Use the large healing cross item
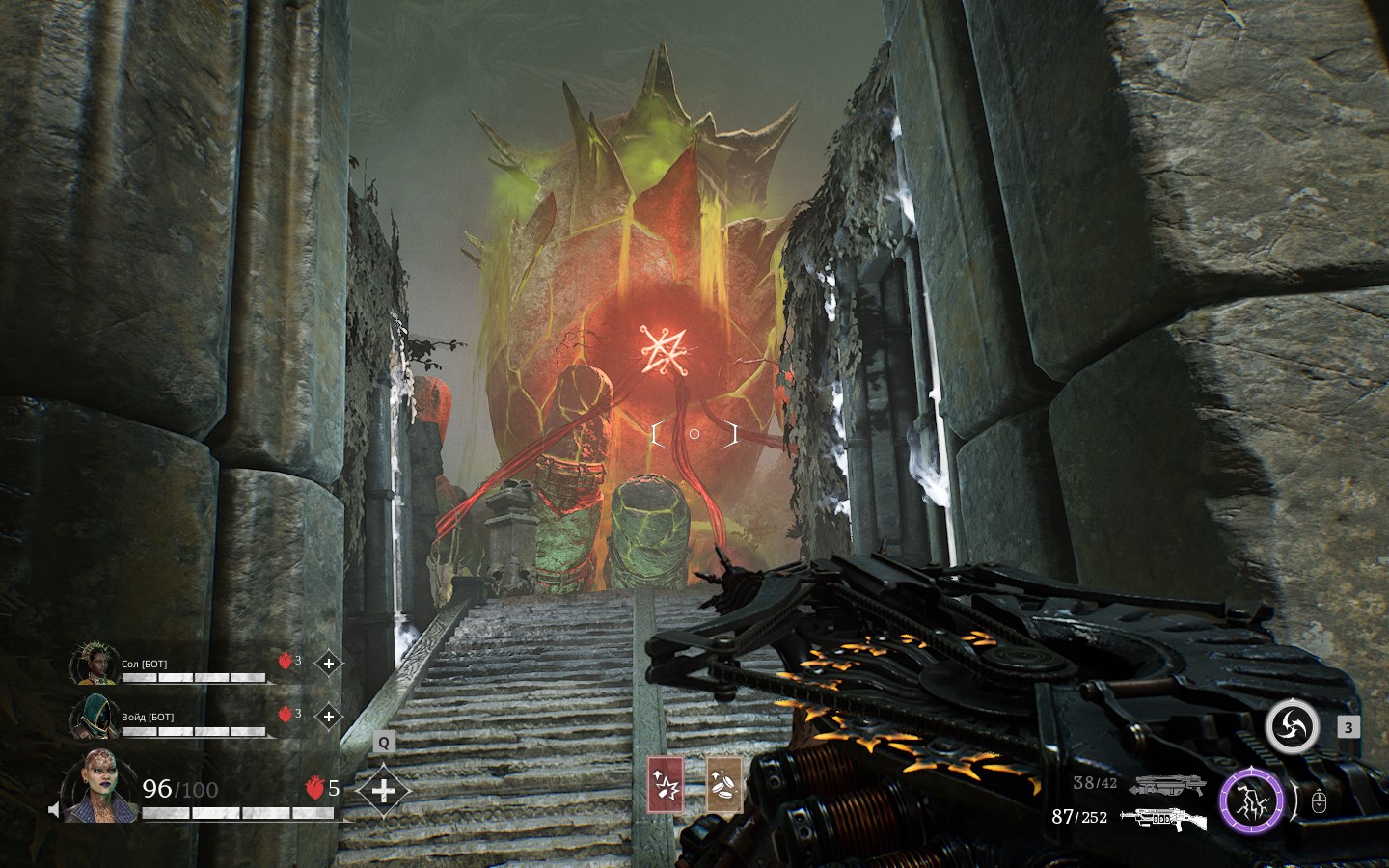 click(x=384, y=791)
